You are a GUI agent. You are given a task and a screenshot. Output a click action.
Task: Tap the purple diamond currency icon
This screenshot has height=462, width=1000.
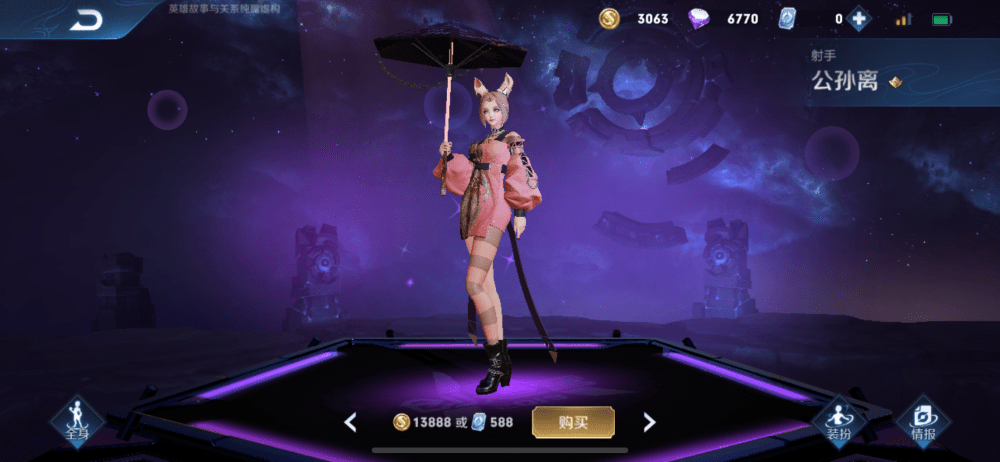tap(700, 18)
